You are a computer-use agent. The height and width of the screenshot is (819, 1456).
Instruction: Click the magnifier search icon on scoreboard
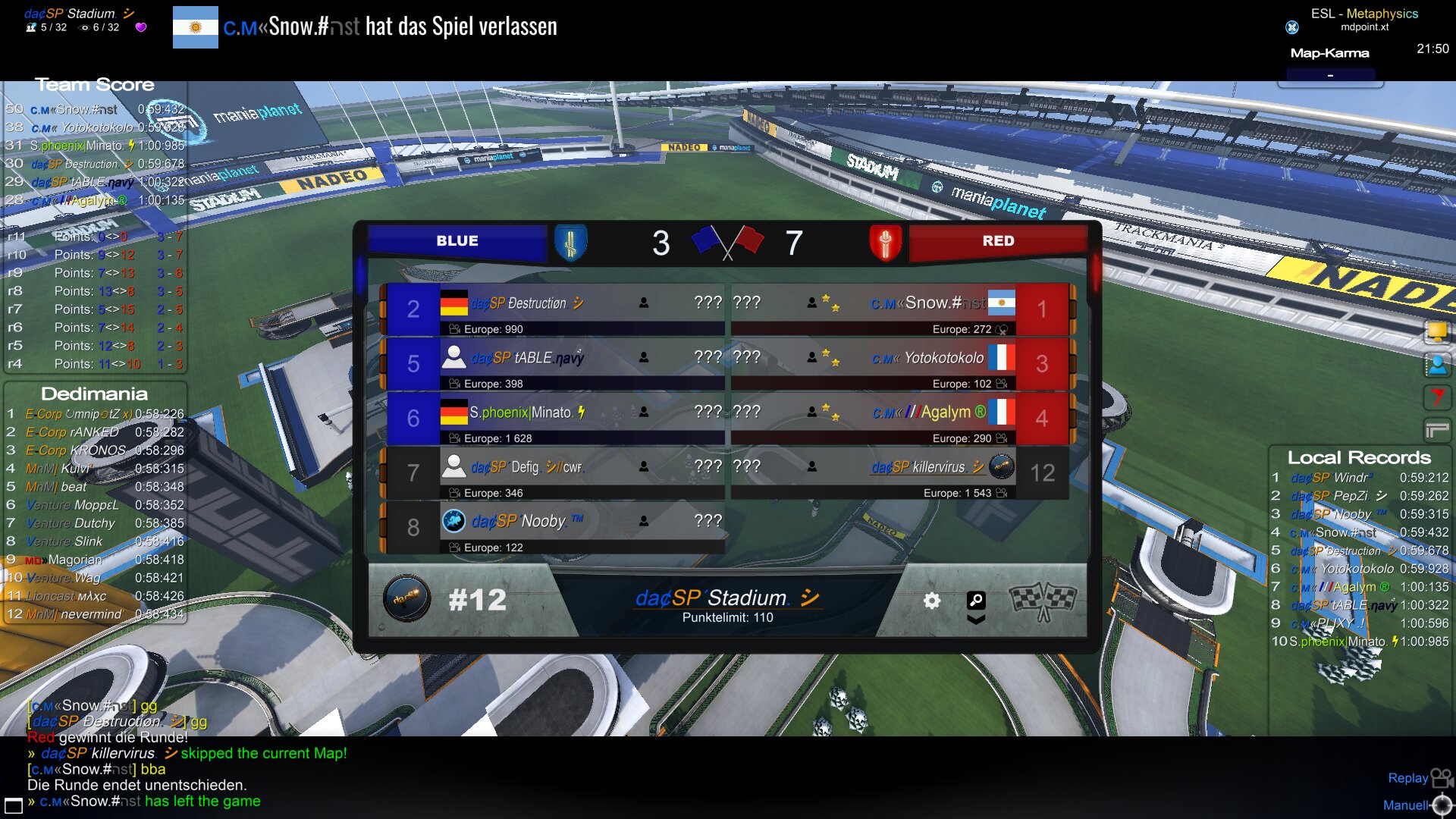pyautogui.click(x=976, y=601)
